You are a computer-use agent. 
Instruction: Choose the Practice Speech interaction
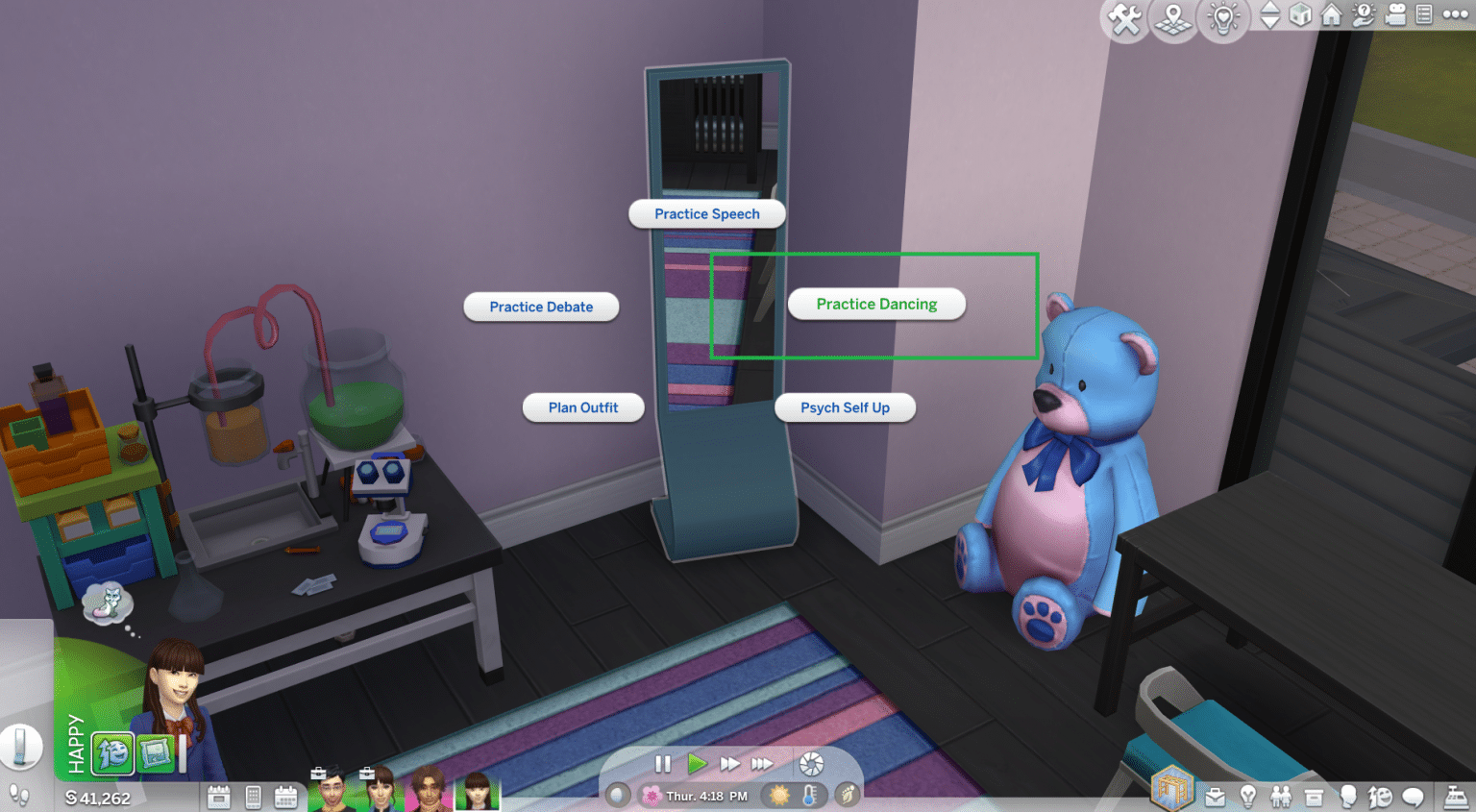click(x=706, y=213)
